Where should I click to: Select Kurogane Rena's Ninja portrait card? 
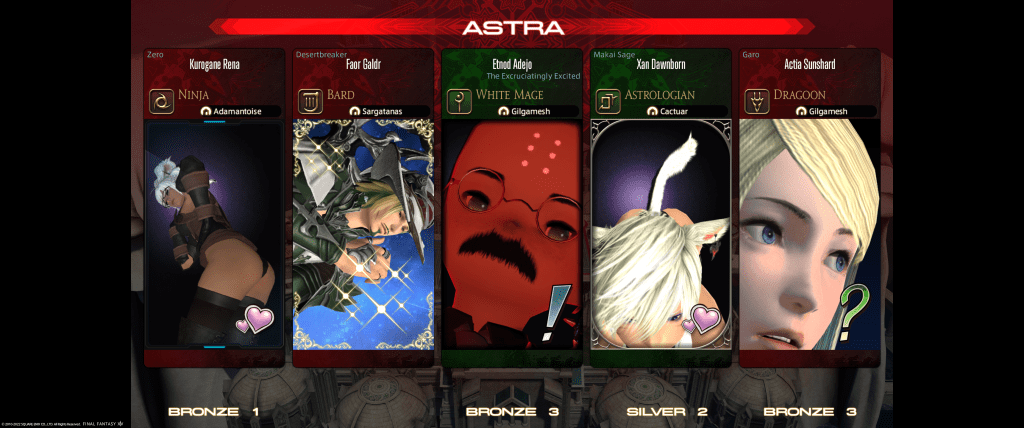[x=214, y=235]
